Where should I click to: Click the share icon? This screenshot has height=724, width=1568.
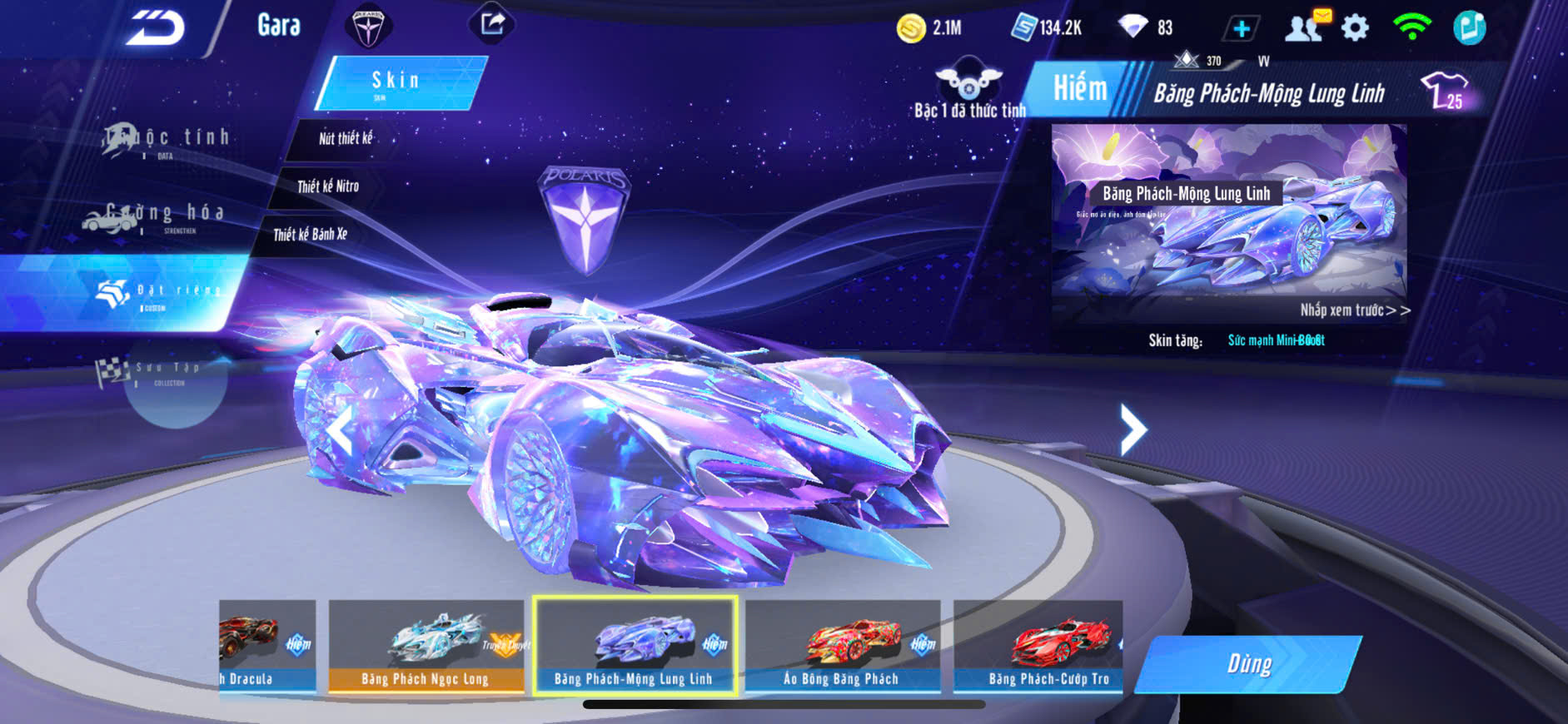pyautogui.click(x=492, y=24)
